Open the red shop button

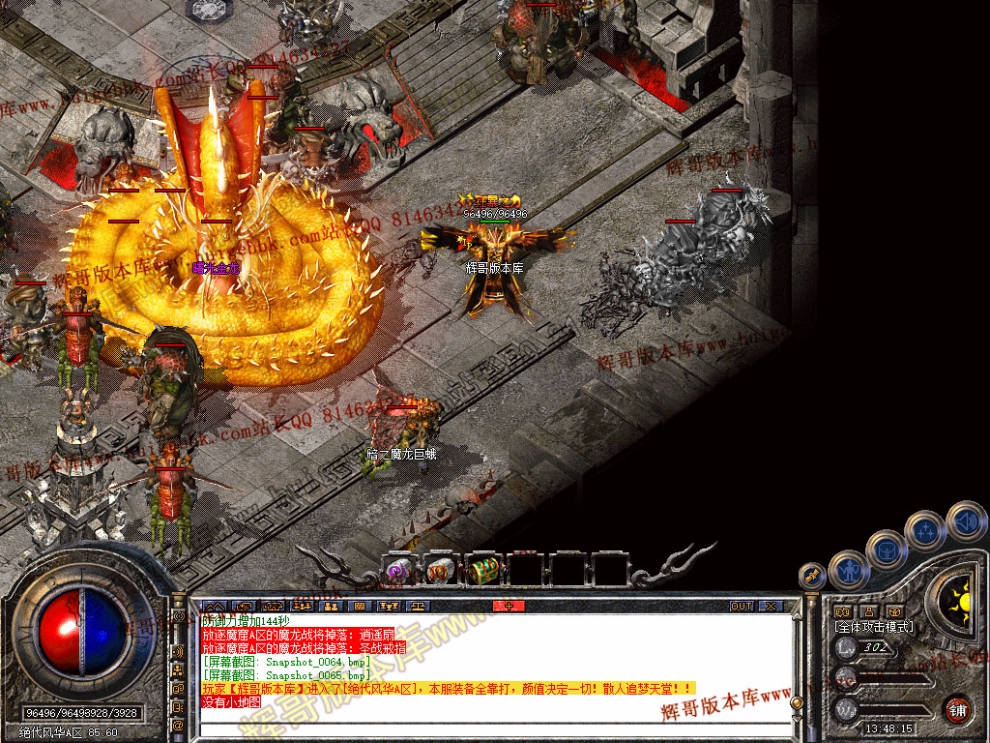tap(958, 709)
